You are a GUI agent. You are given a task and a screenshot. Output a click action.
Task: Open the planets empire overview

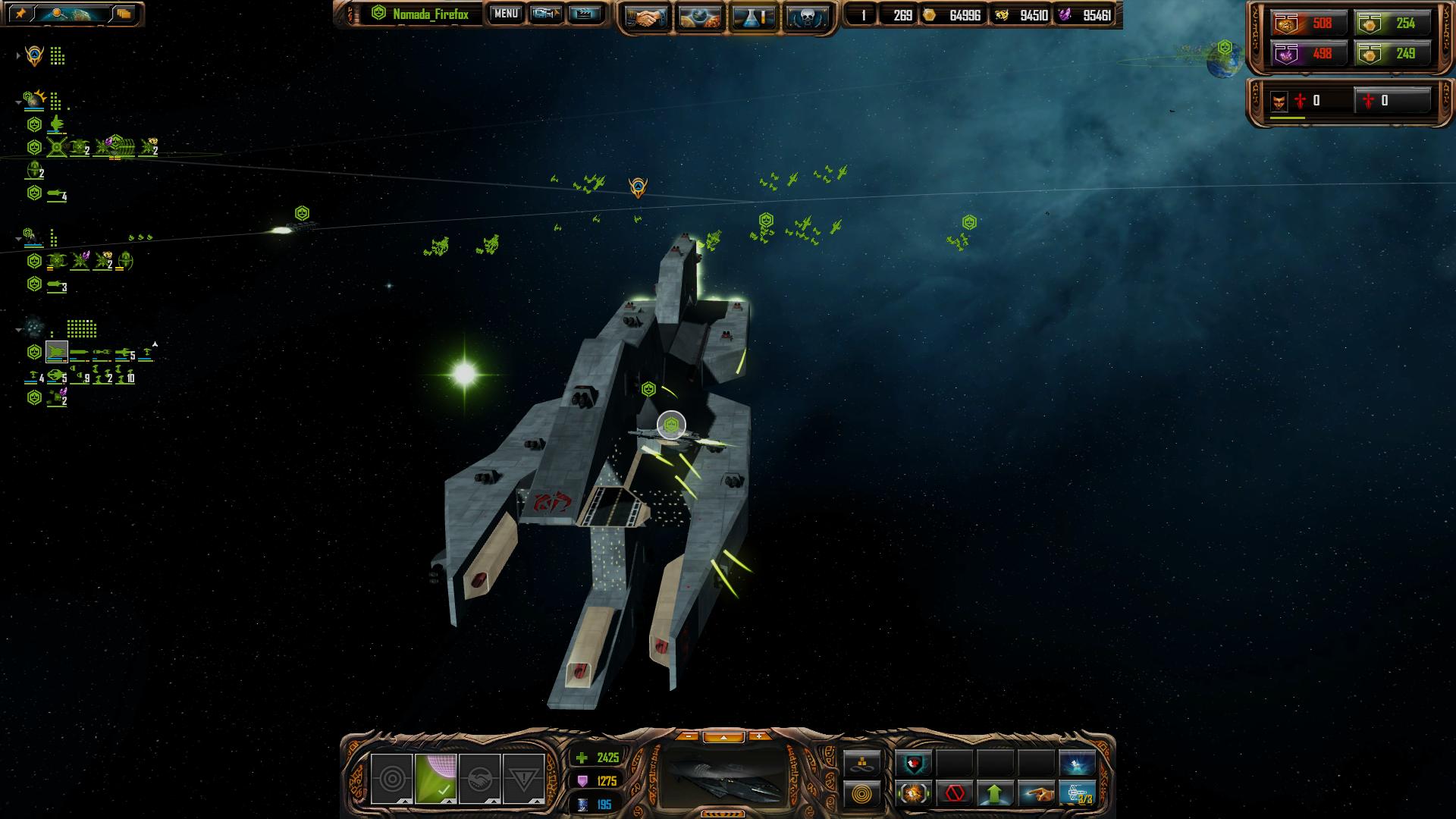700,17
